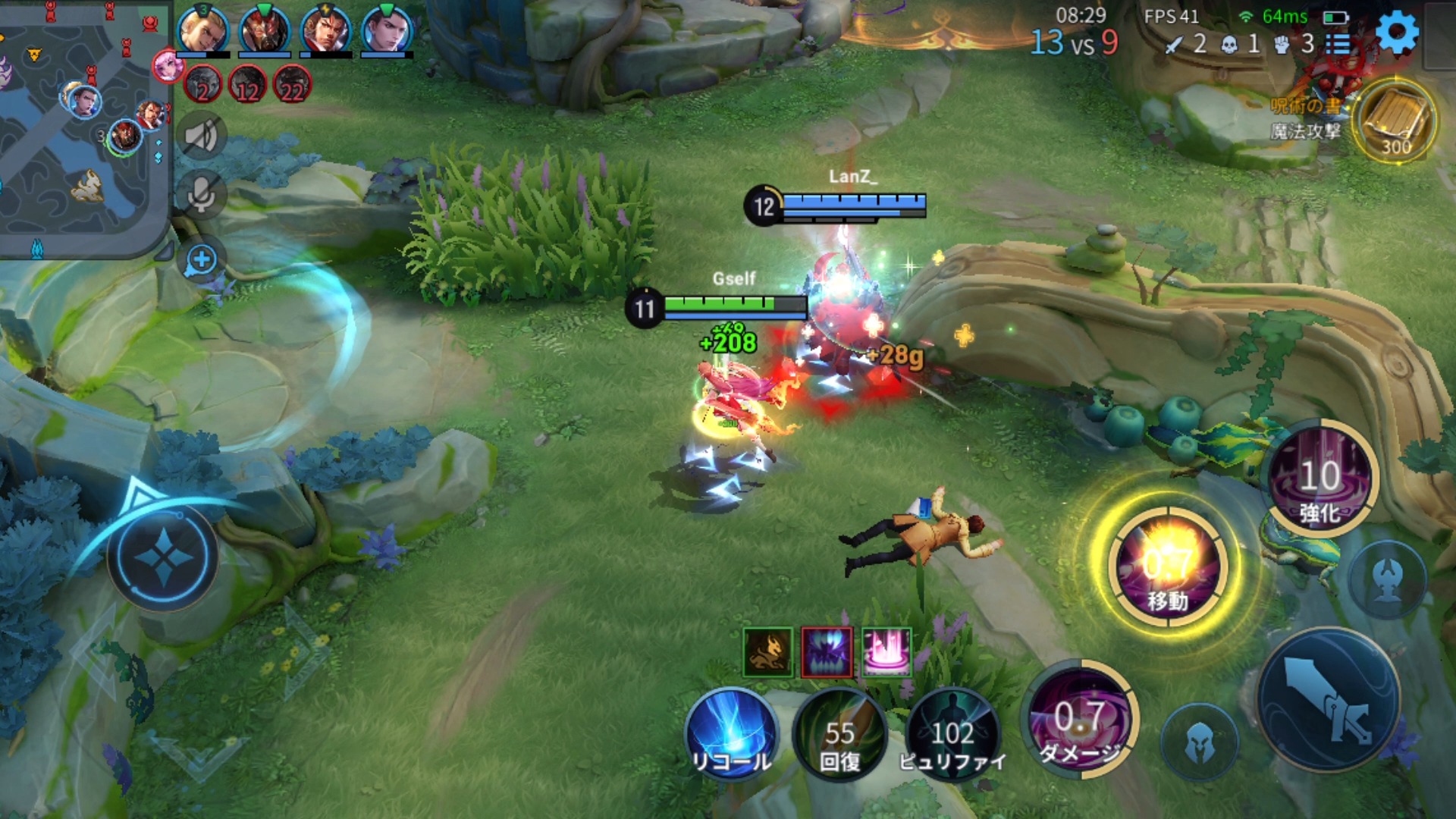Cast the ダメージ damage skill
This screenshot has height=819, width=1456.
tap(1080, 719)
